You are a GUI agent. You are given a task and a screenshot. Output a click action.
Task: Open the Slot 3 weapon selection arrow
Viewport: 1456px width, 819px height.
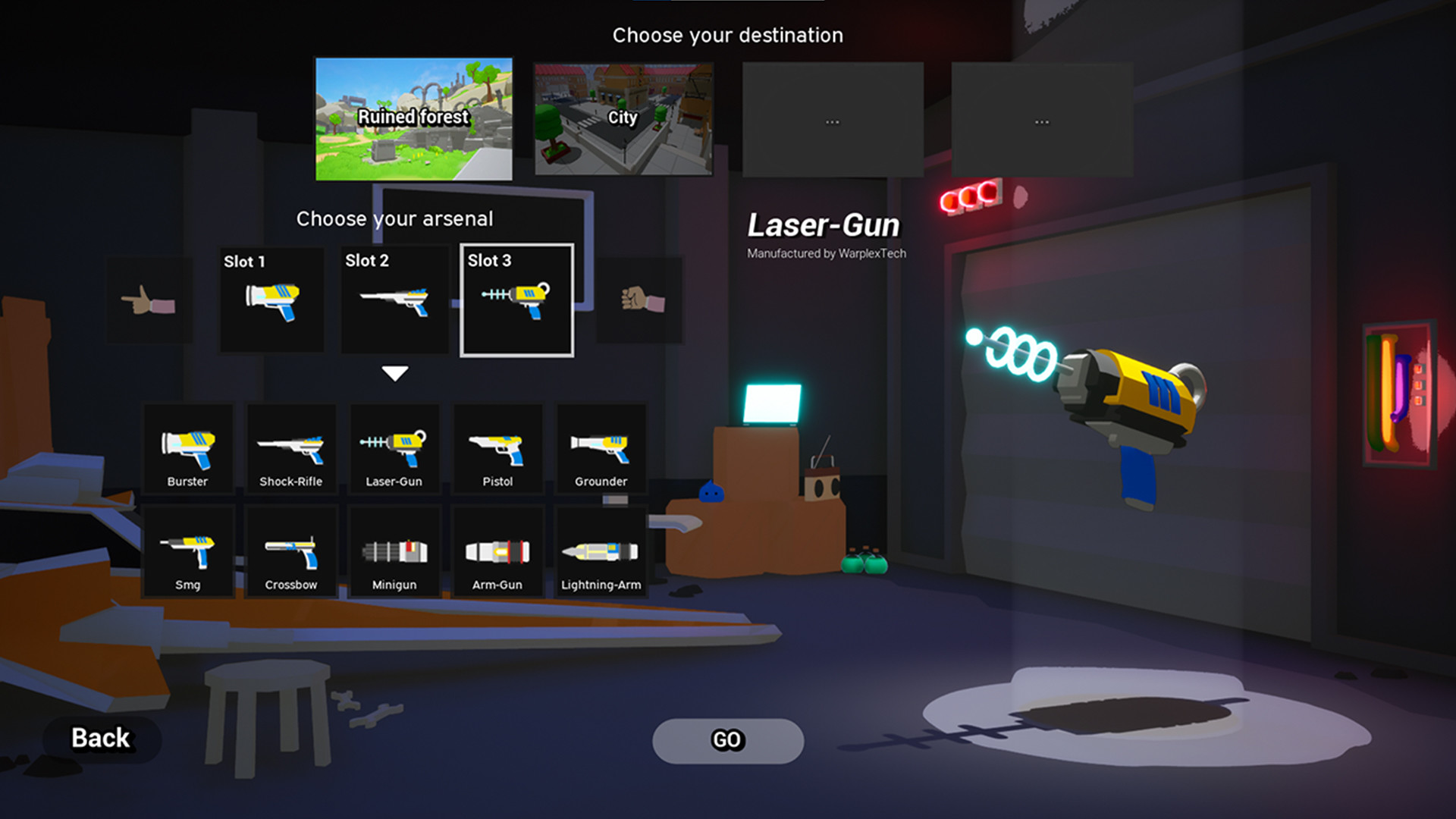pyautogui.click(x=394, y=371)
